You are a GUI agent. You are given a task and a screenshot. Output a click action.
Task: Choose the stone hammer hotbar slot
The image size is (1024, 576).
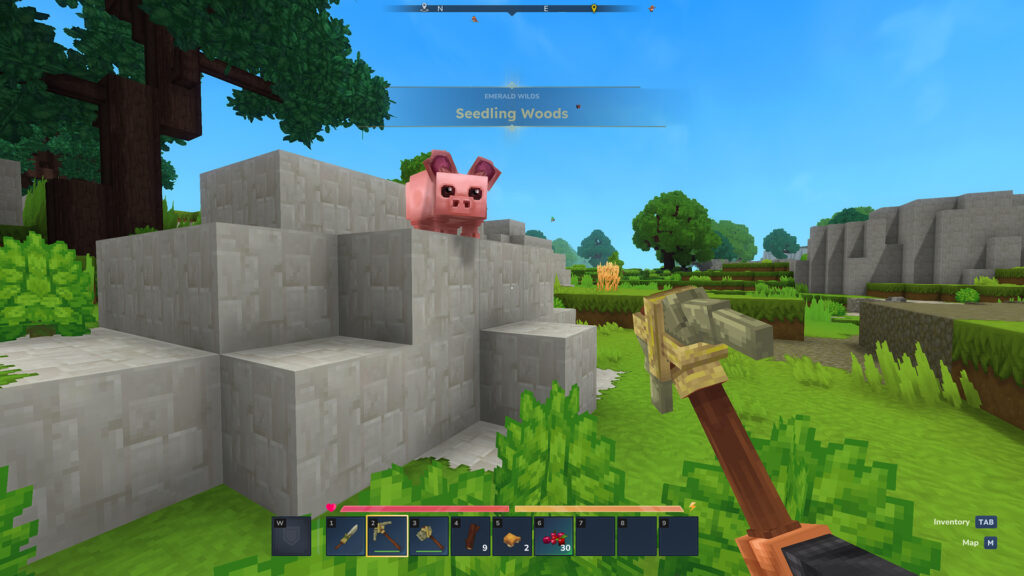428,536
